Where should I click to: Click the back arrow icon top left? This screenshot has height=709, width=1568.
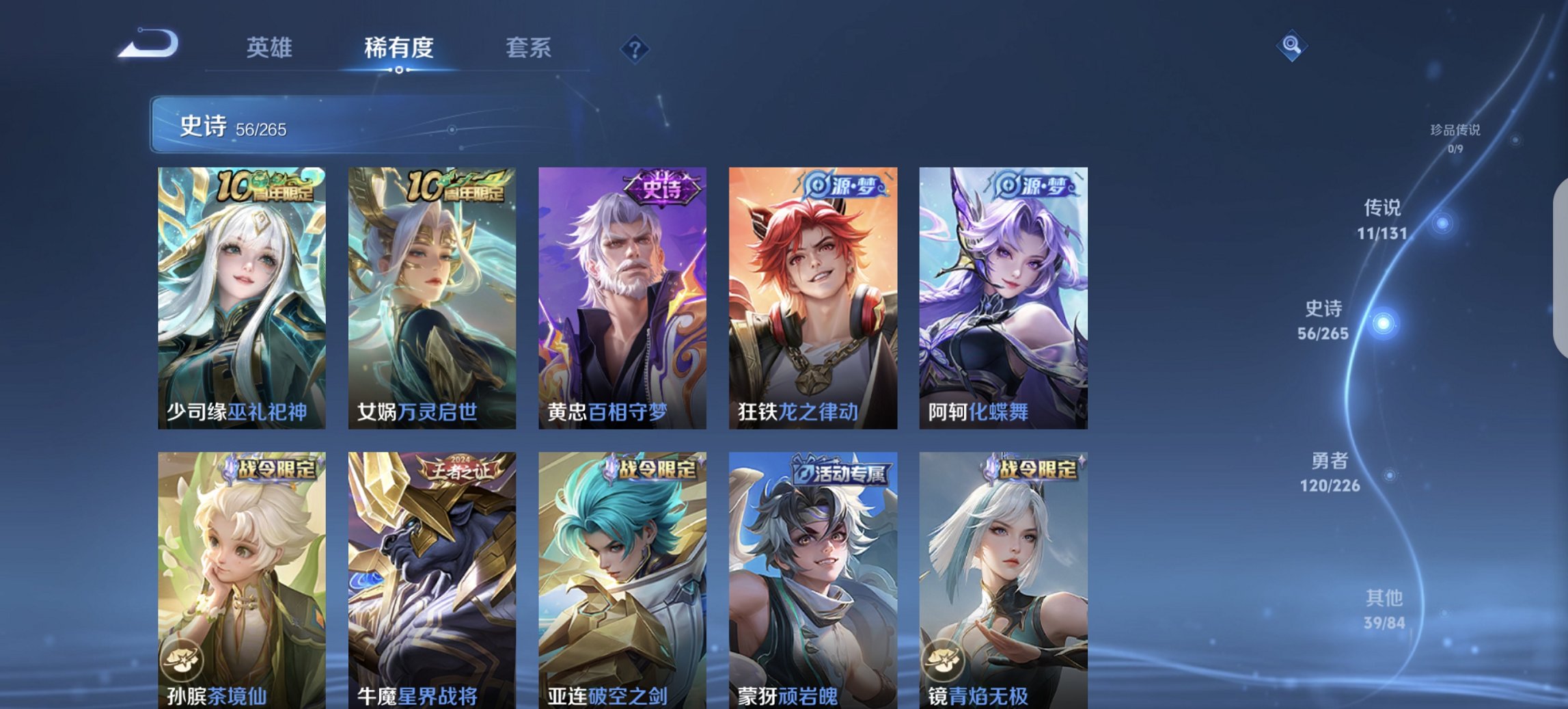click(x=147, y=44)
